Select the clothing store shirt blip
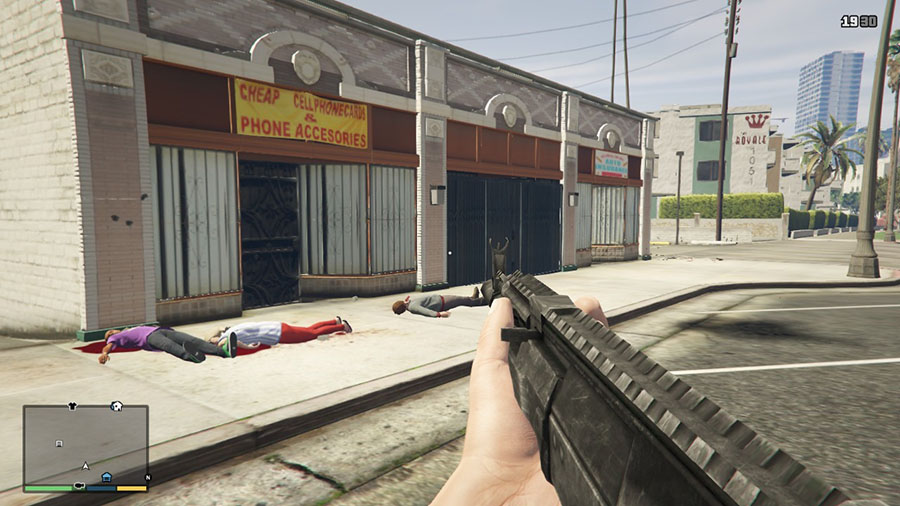Viewport: 900px width, 506px height. [x=71, y=407]
